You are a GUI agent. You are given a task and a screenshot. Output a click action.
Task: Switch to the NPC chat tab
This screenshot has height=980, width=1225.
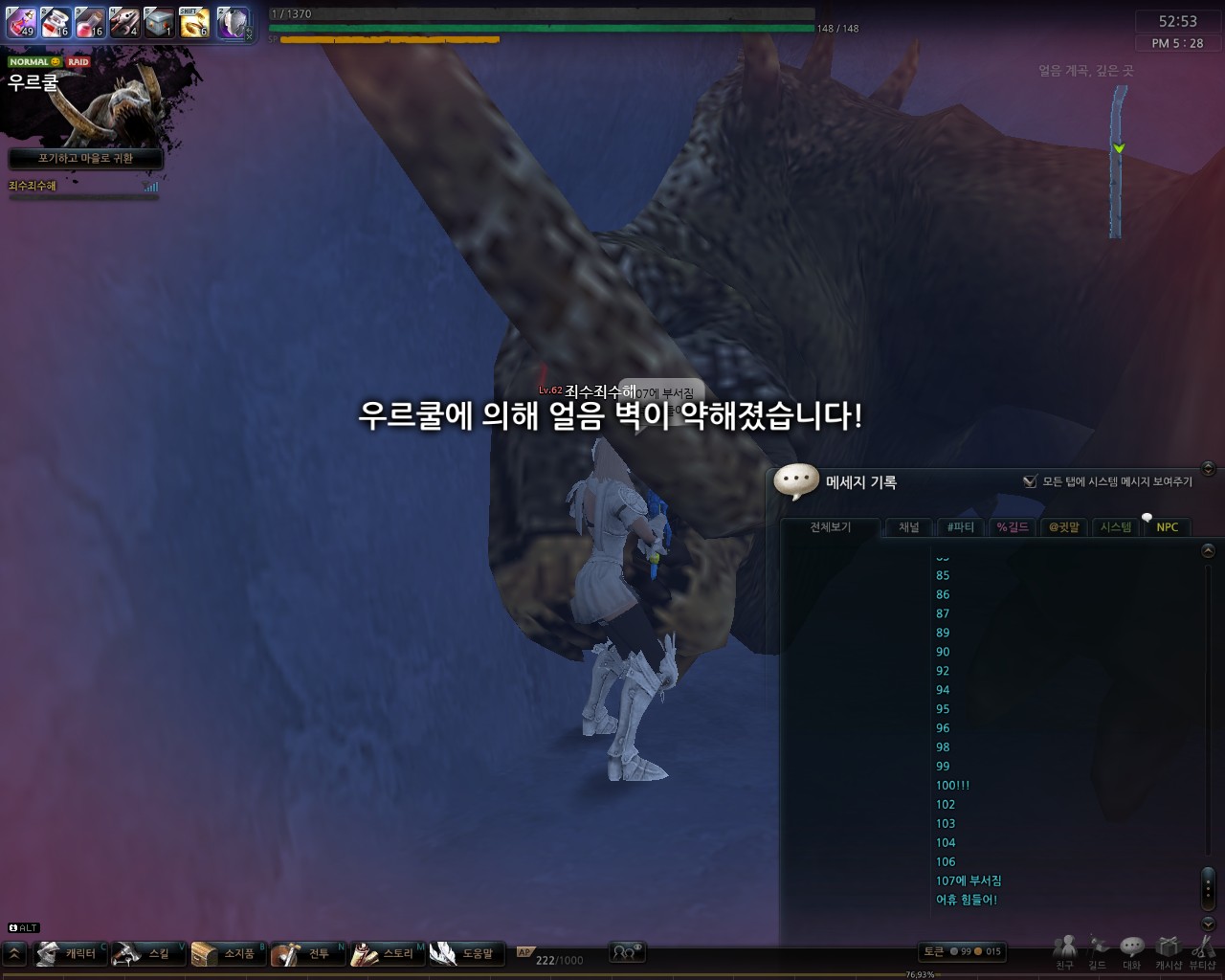click(x=1167, y=527)
